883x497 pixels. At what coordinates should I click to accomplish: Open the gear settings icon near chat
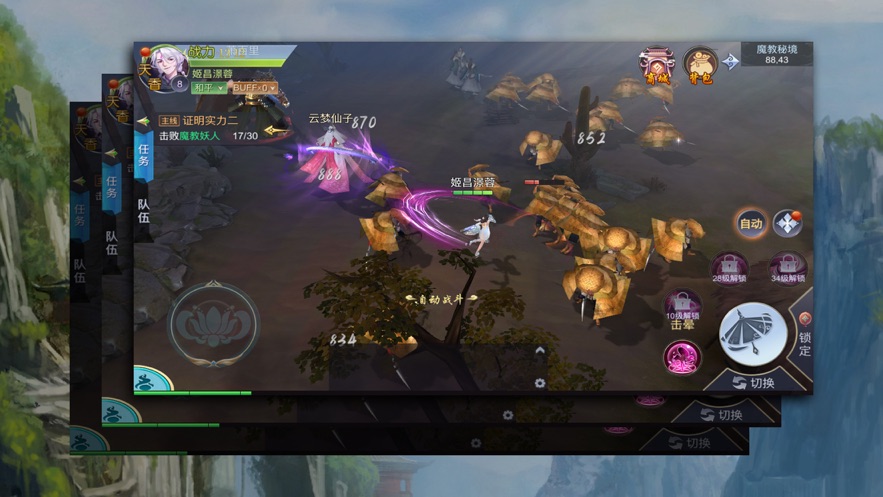(x=540, y=383)
